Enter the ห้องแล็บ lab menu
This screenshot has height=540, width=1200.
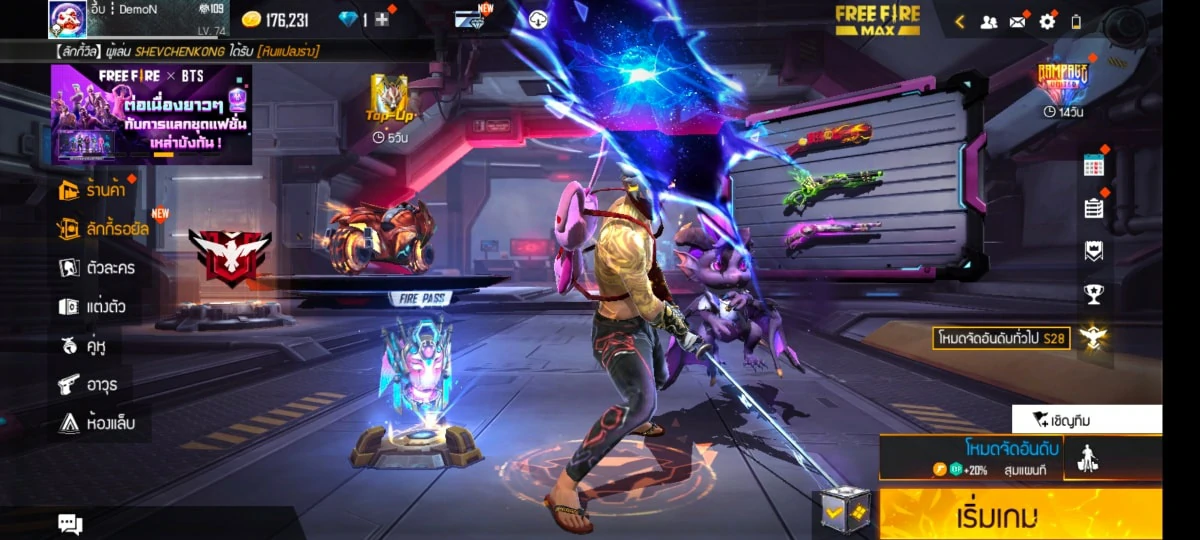click(x=97, y=423)
